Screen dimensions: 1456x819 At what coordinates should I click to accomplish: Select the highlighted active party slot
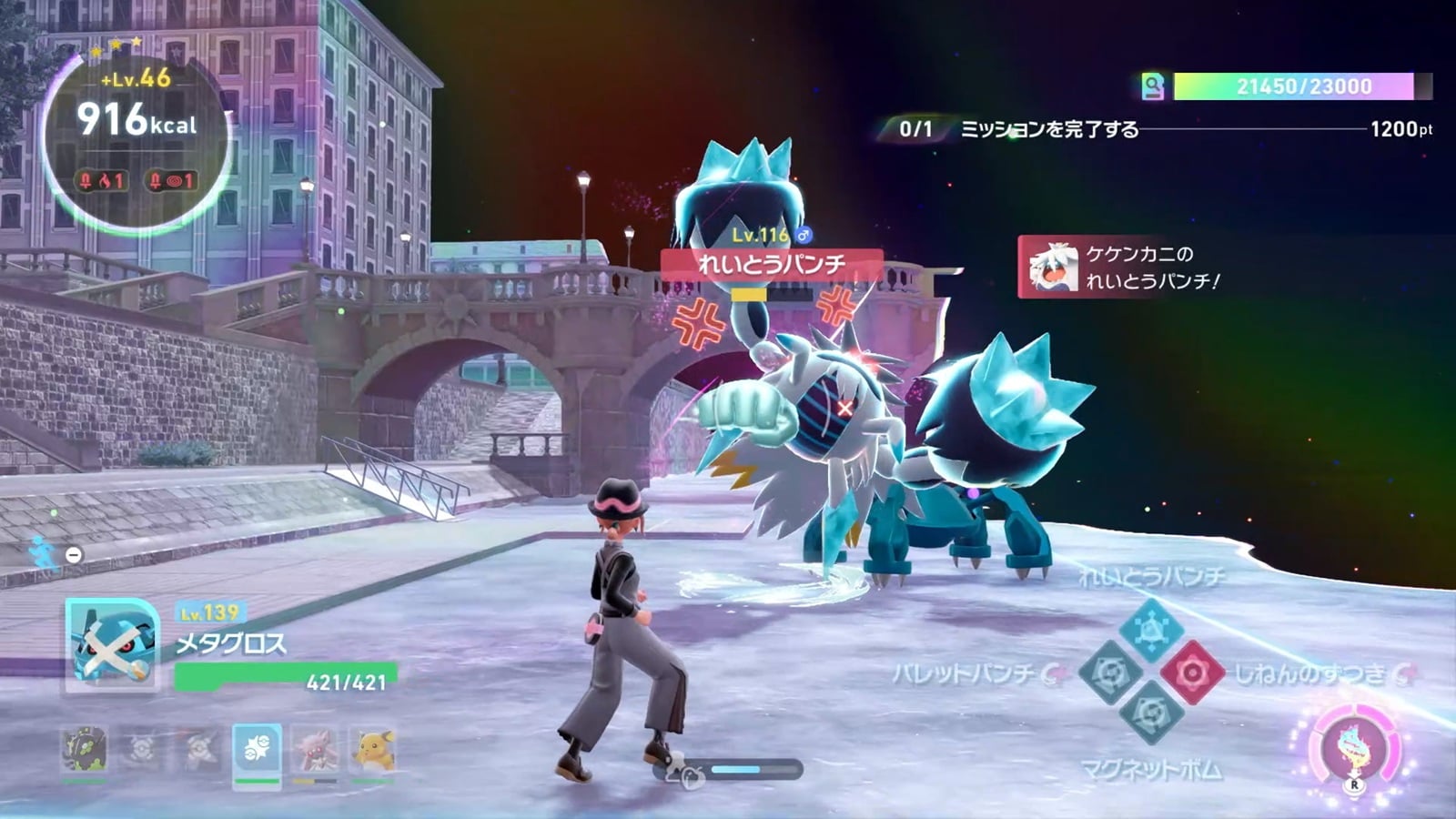257,750
